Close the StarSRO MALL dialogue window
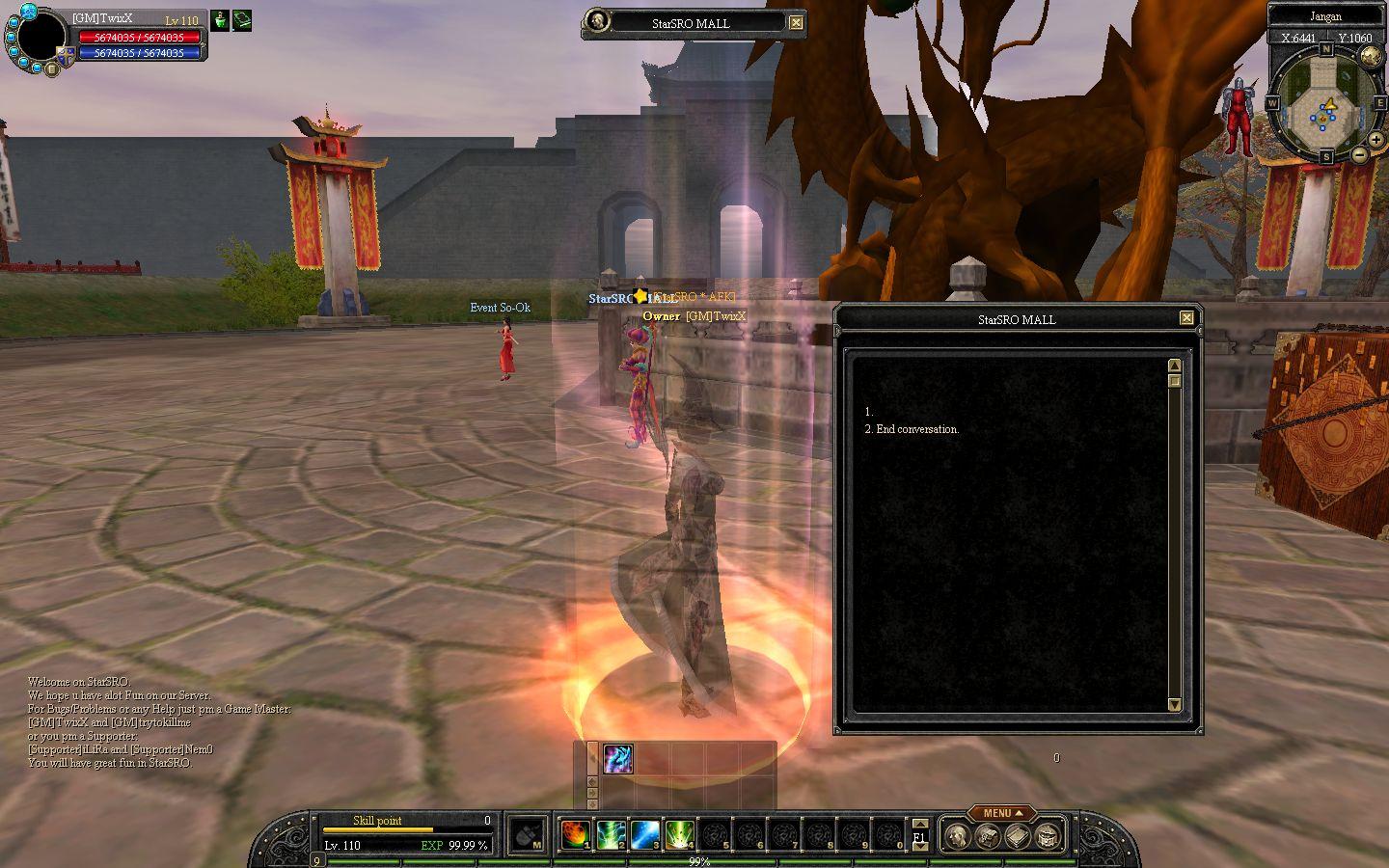The height and width of the screenshot is (868, 1389). click(1186, 318)
